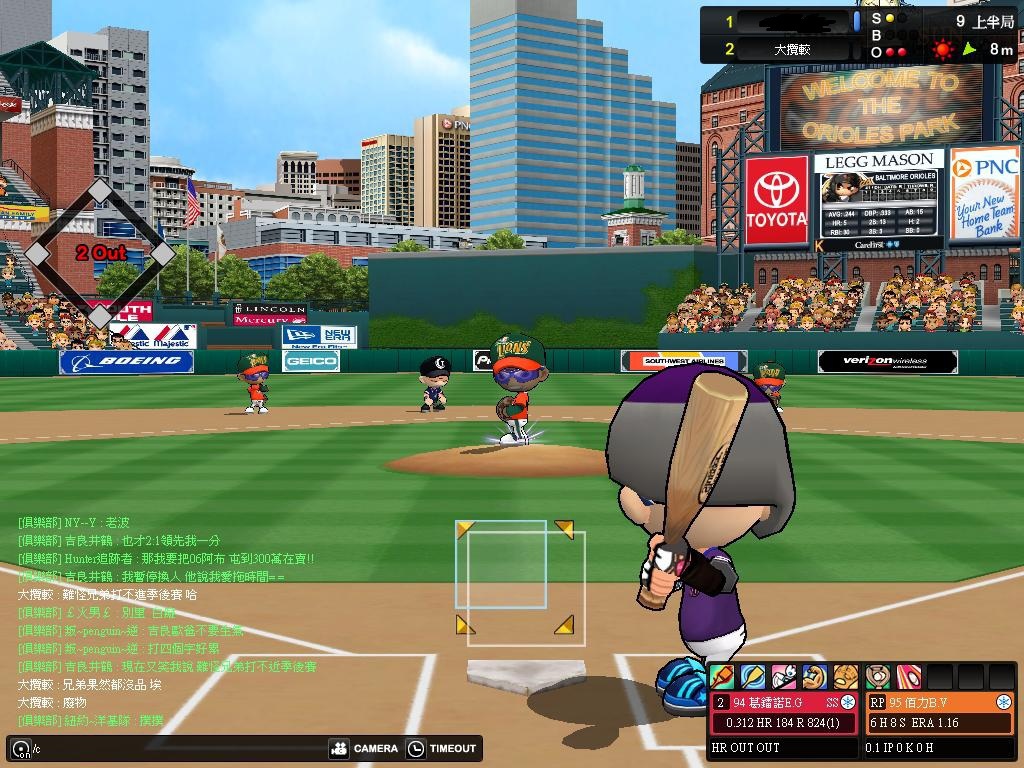The image size is (1024, 768).
Task: Click the pitcher info panel for 佰力B.V
Action: [940, 712]
